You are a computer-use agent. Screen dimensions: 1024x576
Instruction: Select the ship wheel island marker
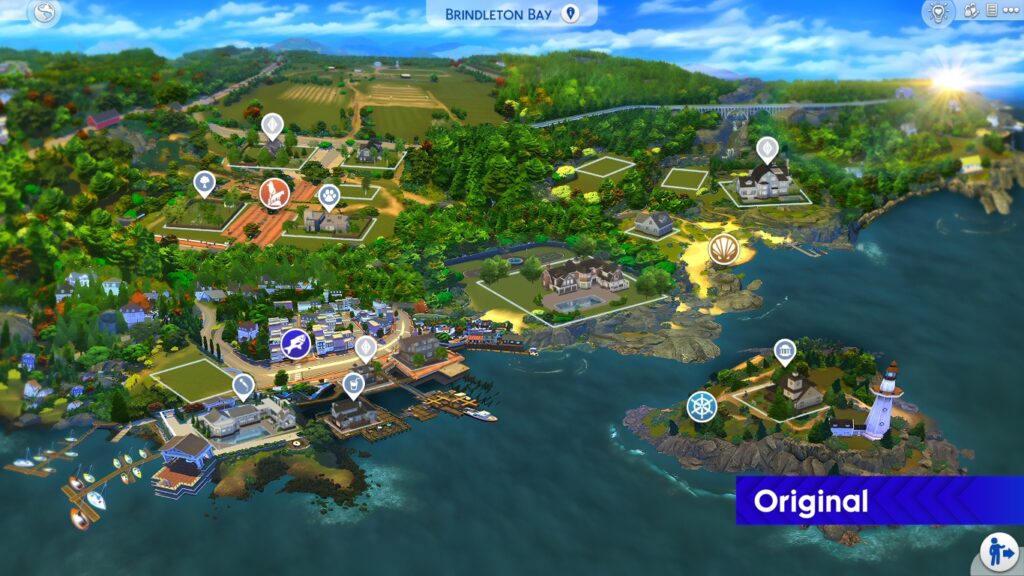click(702, 406)
